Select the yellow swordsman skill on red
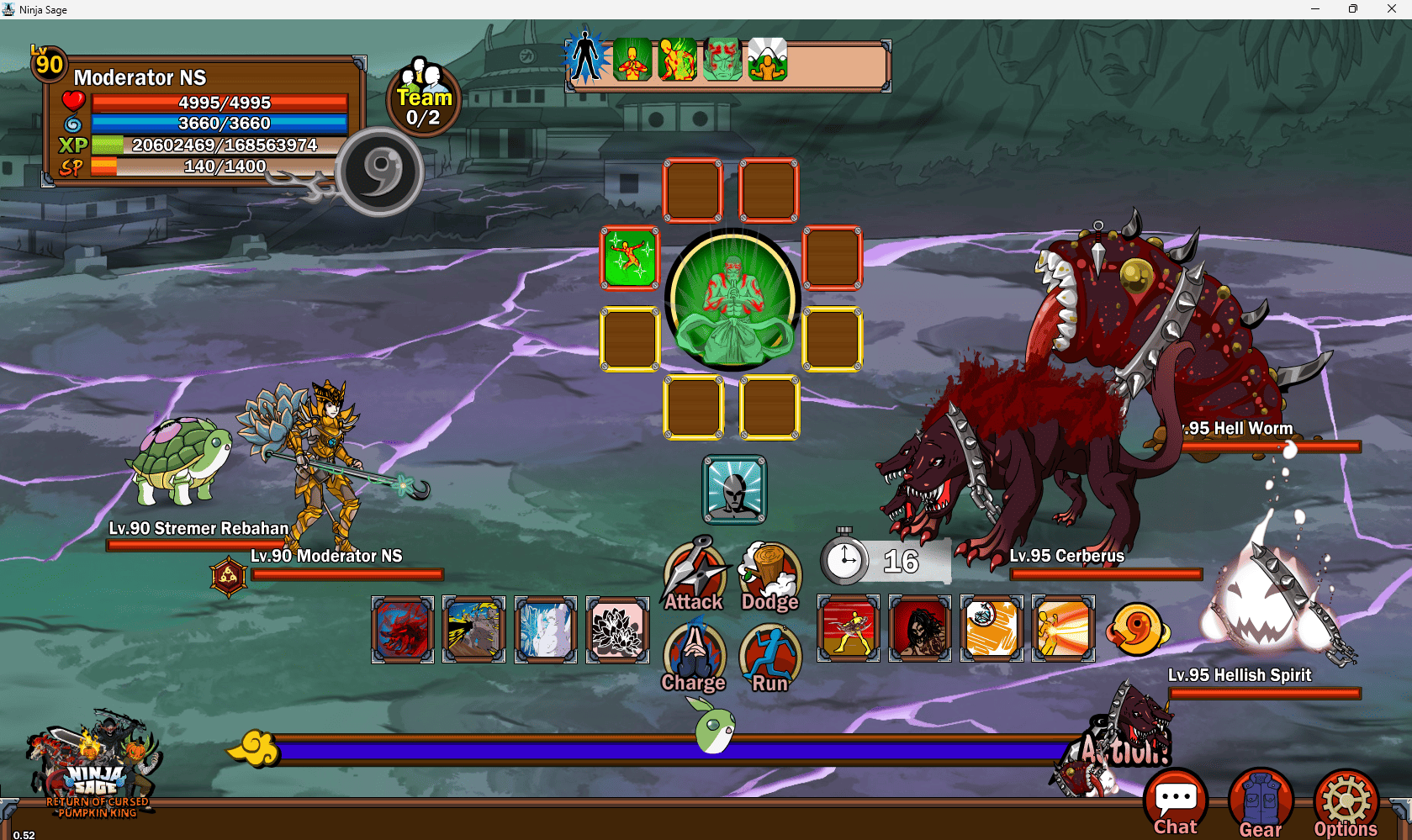 click(x=849, y=628)
